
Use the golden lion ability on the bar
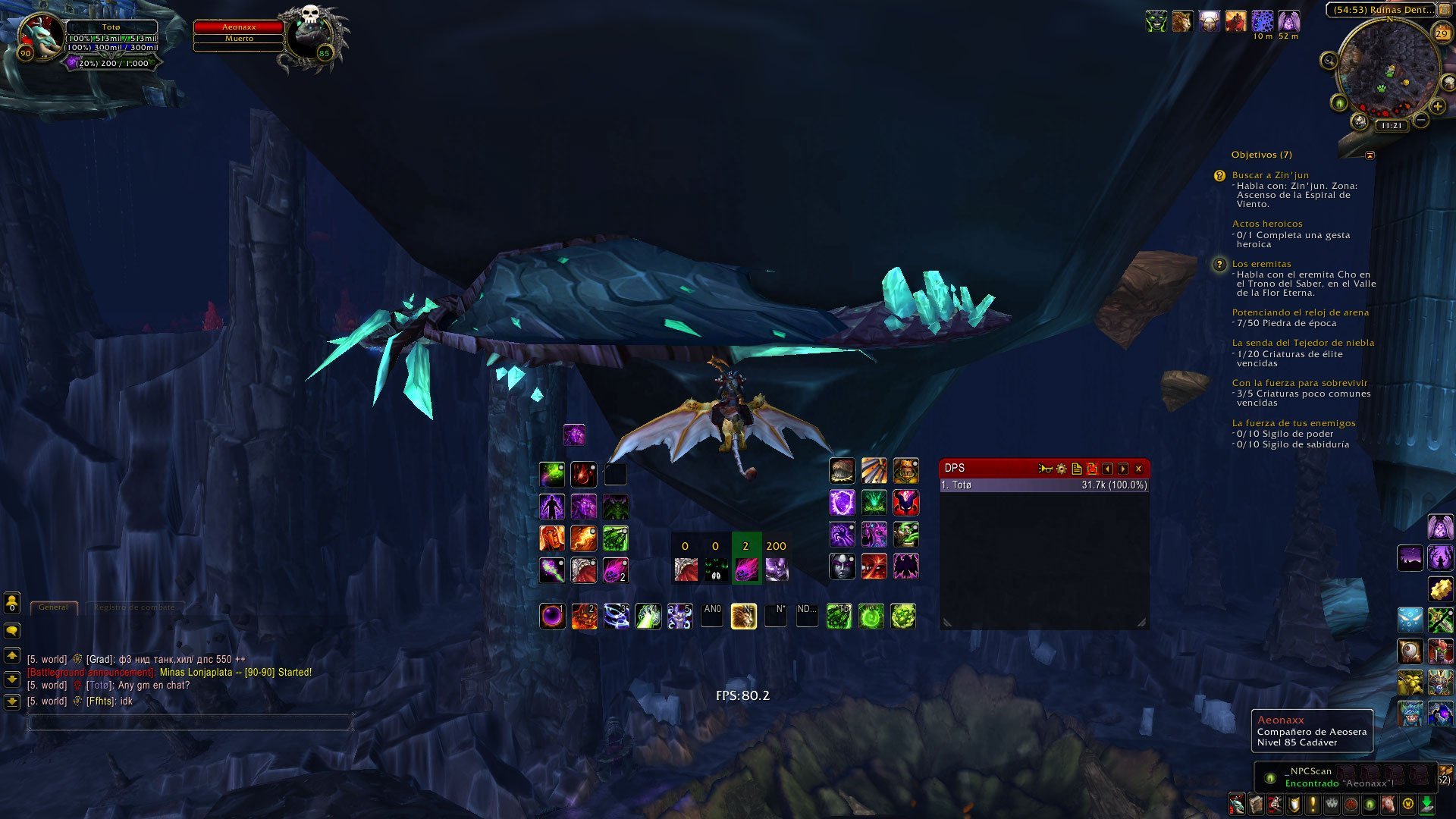point(743,617)
